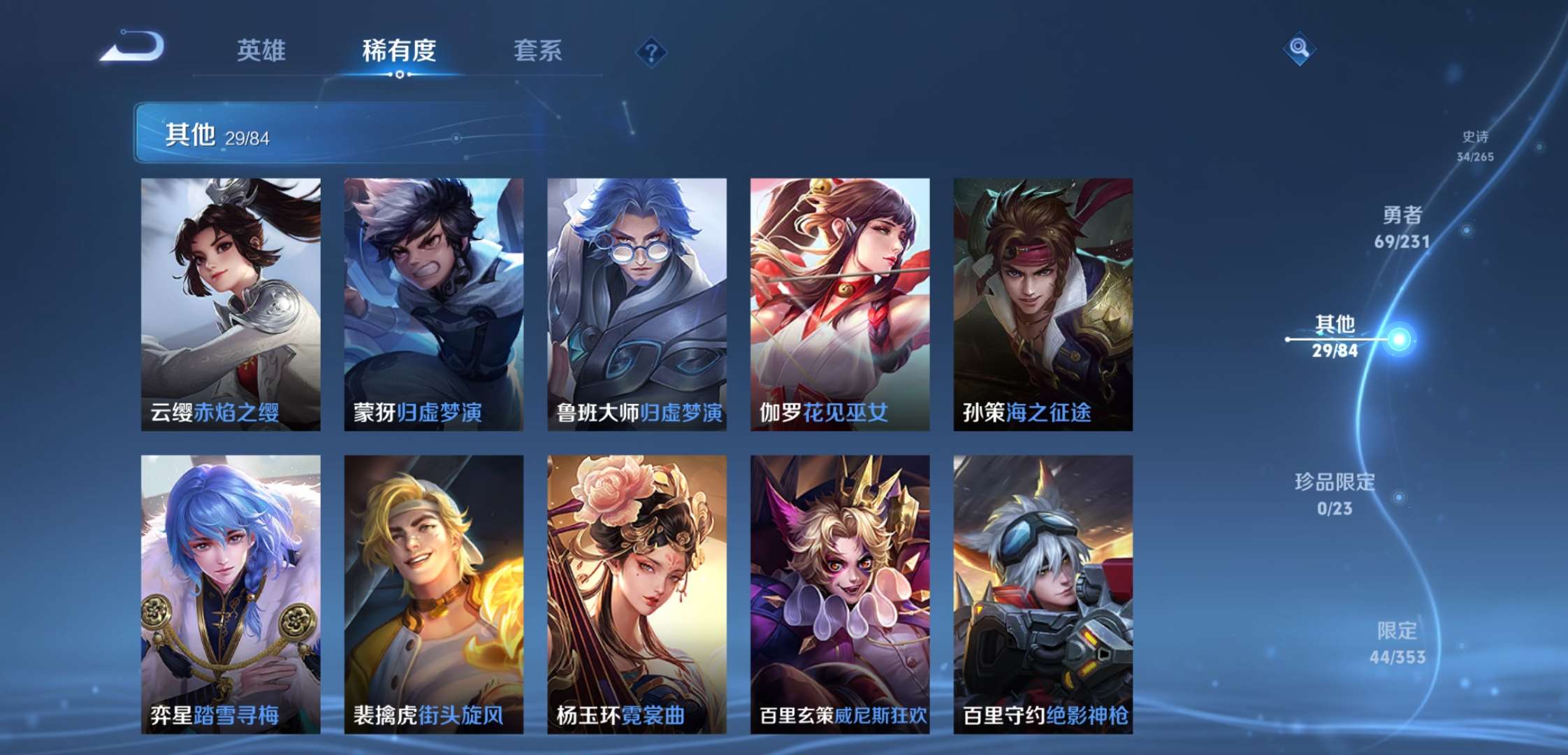Switch to the 套系 tab
1568x755 pixels.
pos(538,51)
